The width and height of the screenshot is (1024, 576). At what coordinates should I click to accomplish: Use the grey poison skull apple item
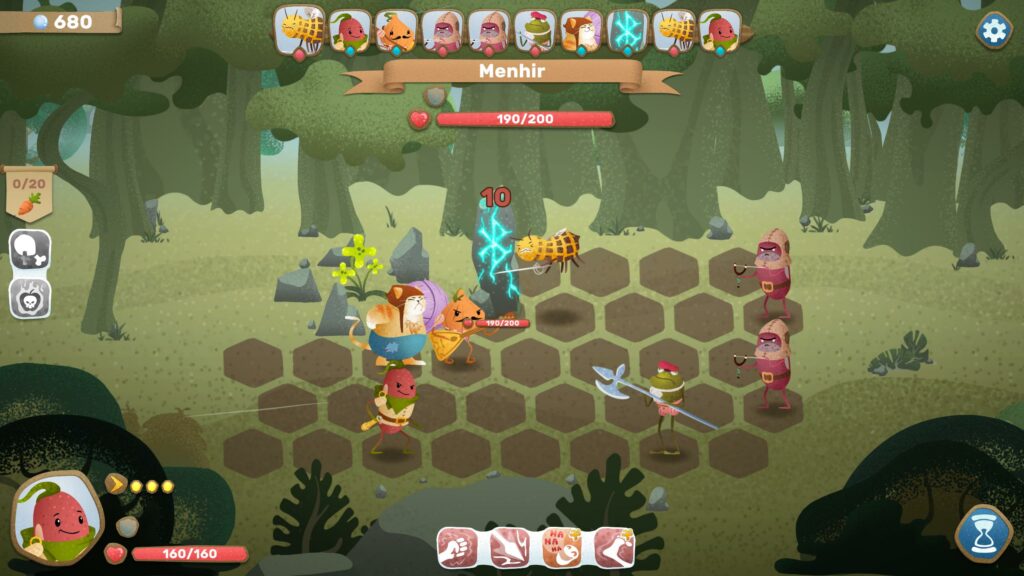point(30,297)
